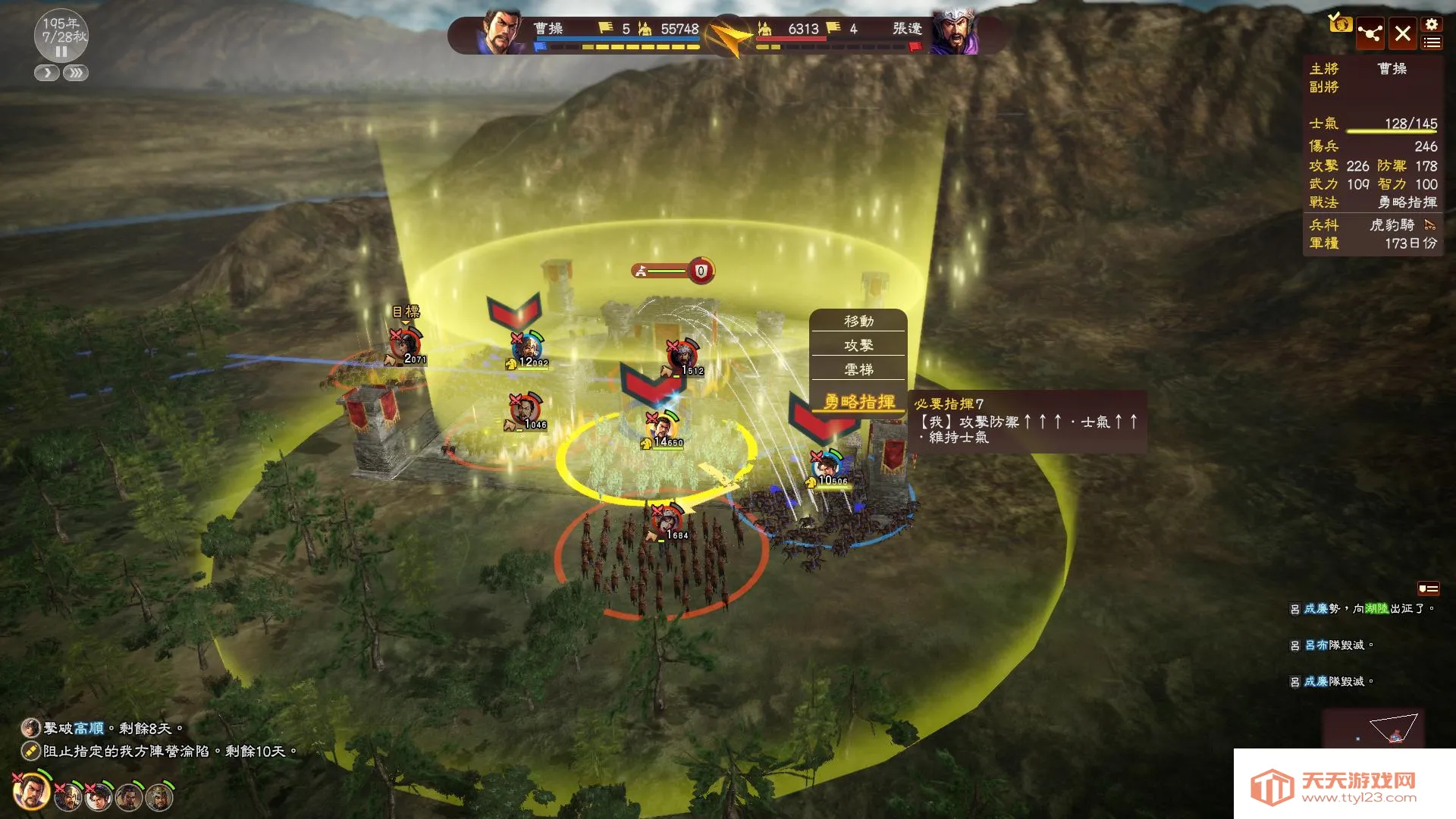Choose 移動 from the unit command menu
The height and width of the screenshot is (819, 1456).
click(858, 322)
